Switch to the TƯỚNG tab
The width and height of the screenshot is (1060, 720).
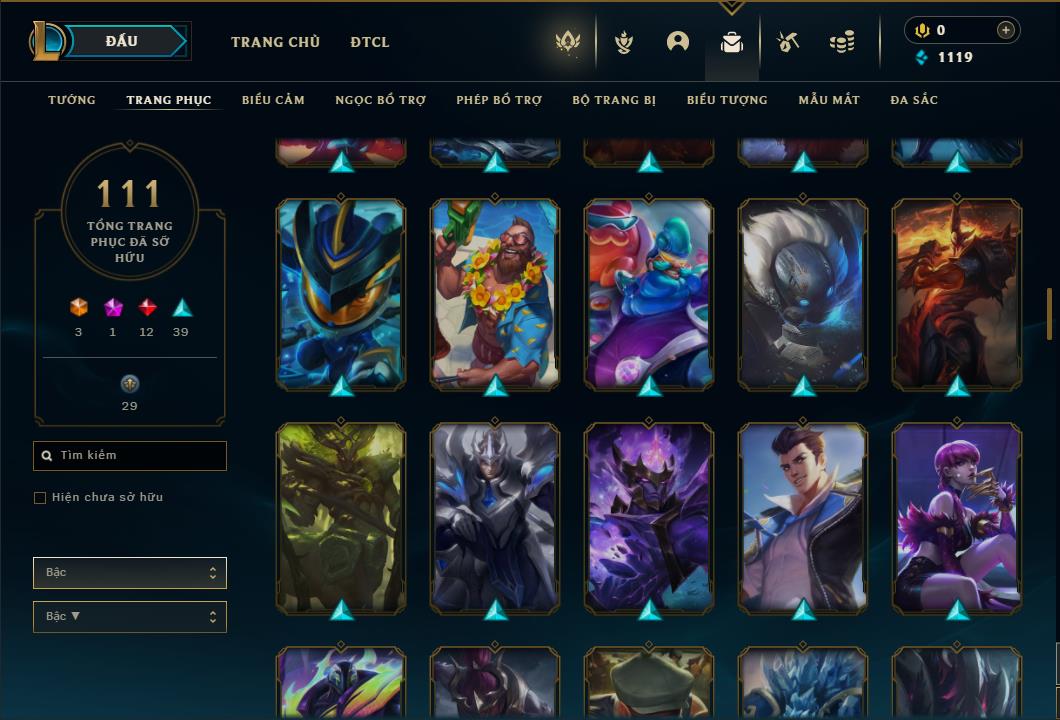tap(72, 100)
